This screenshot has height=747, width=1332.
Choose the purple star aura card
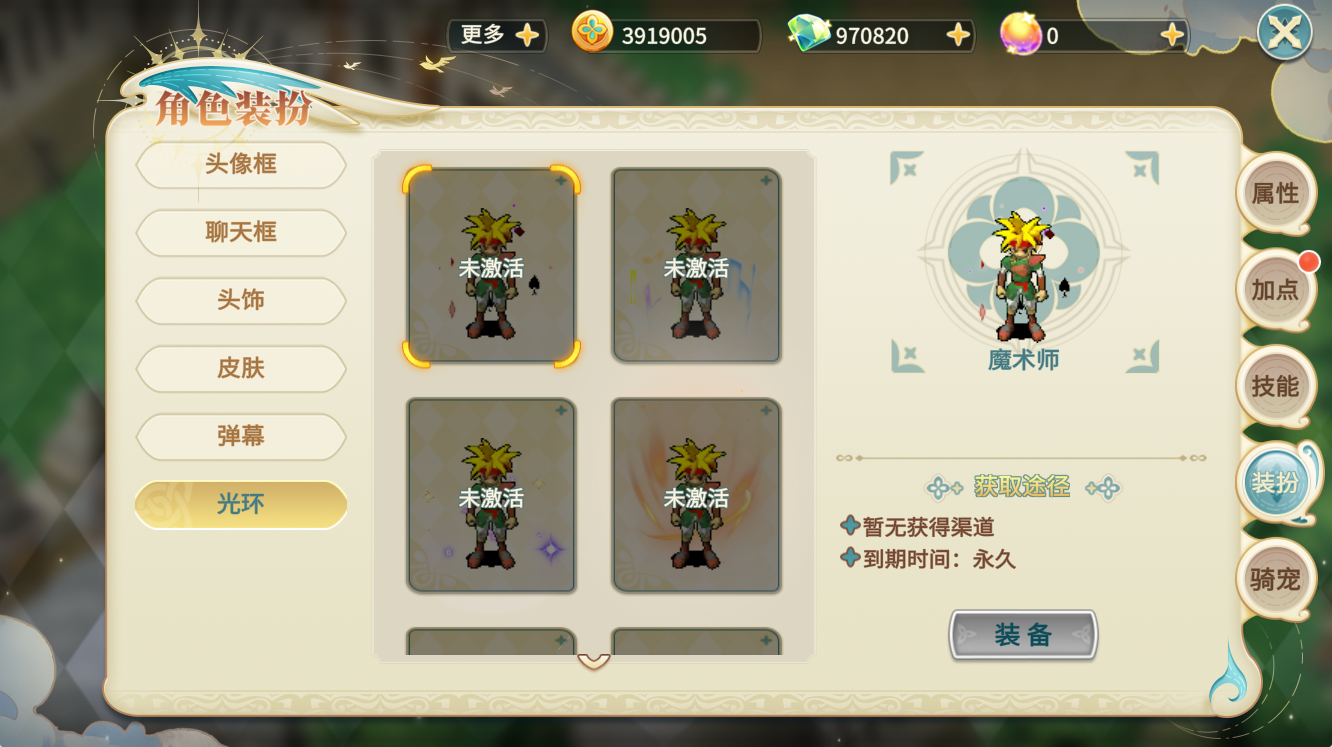(491, 496)
